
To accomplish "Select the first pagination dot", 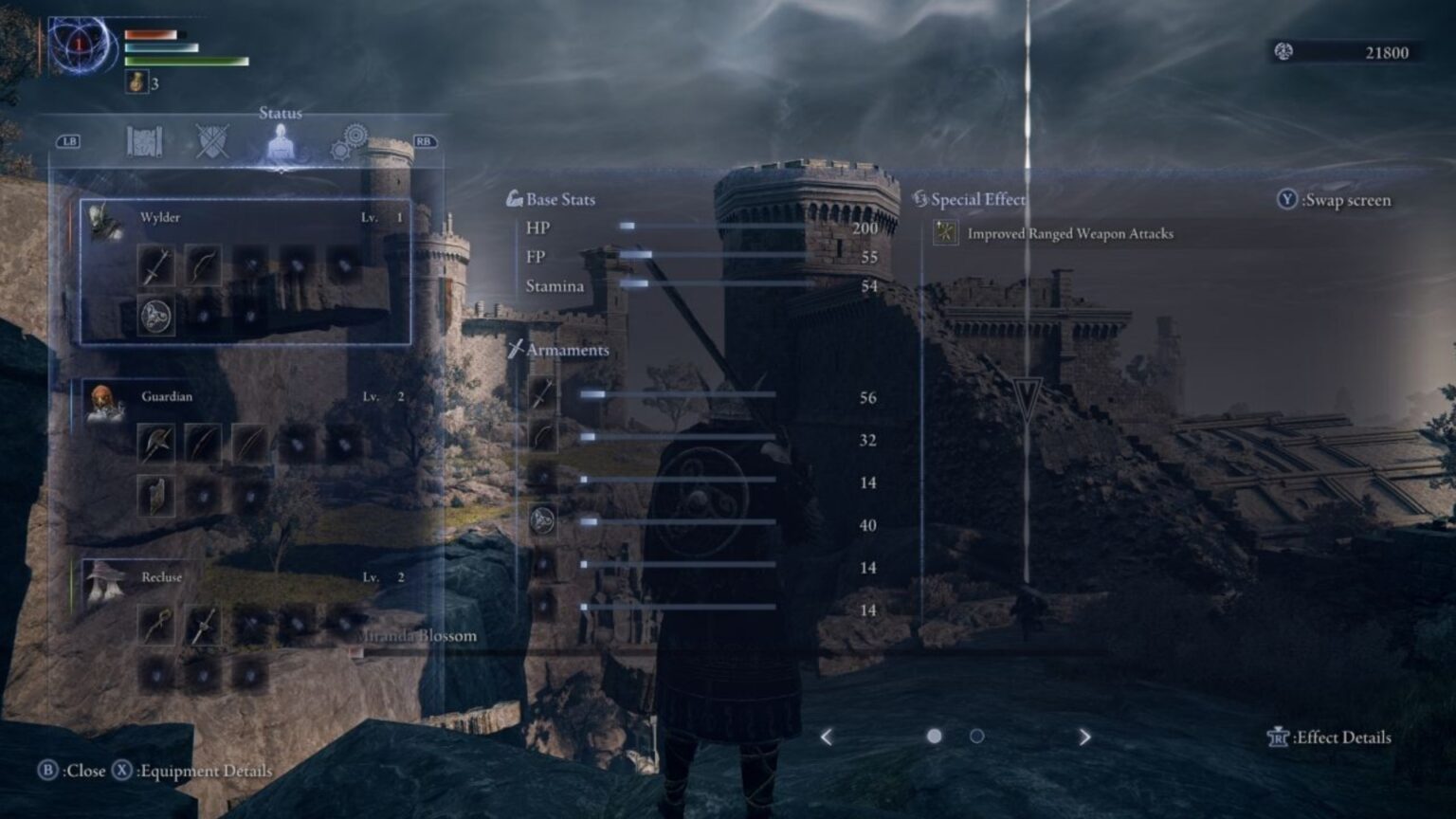I will tap(935, 736).
